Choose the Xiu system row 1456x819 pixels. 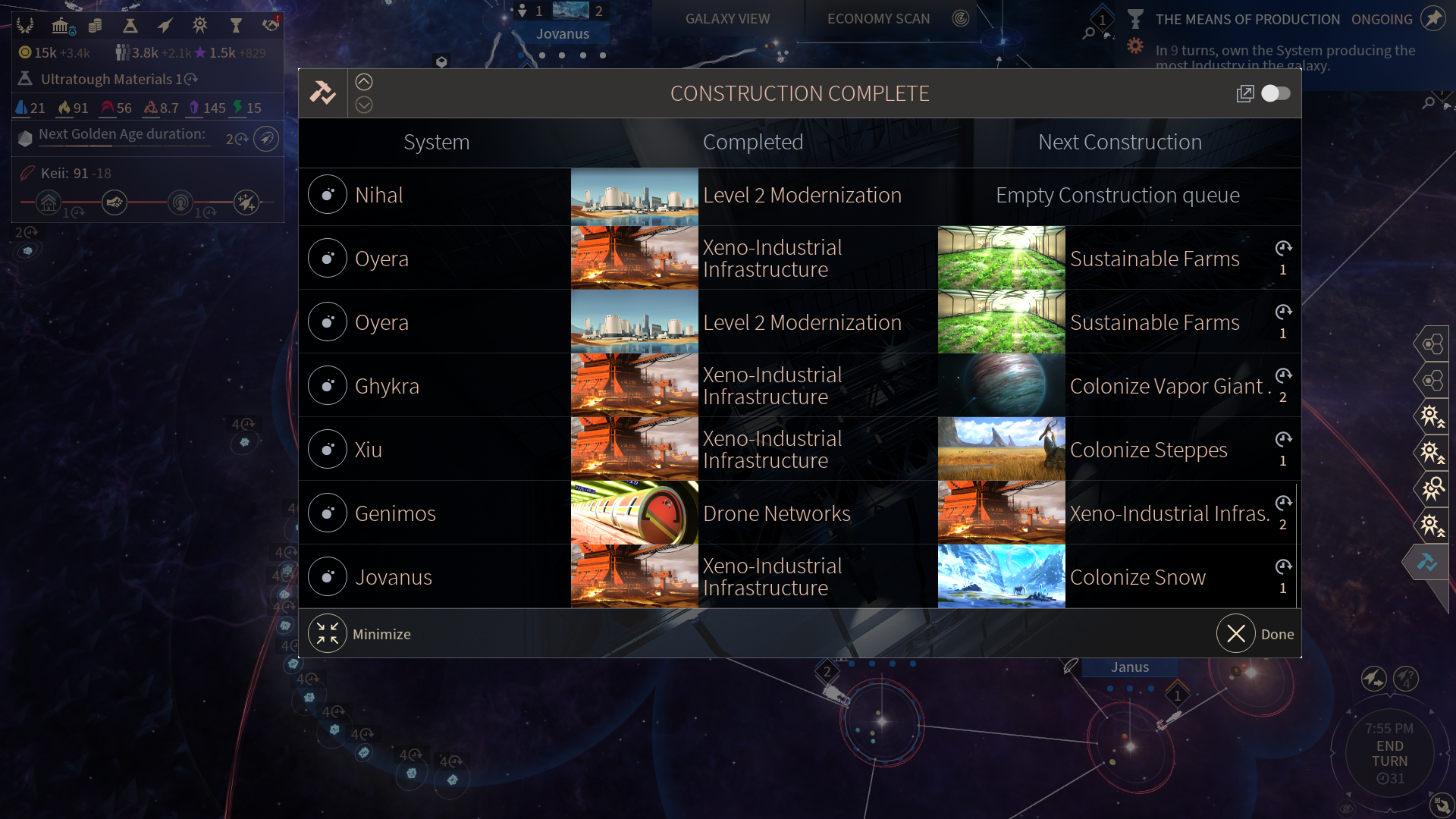[369, 450]
